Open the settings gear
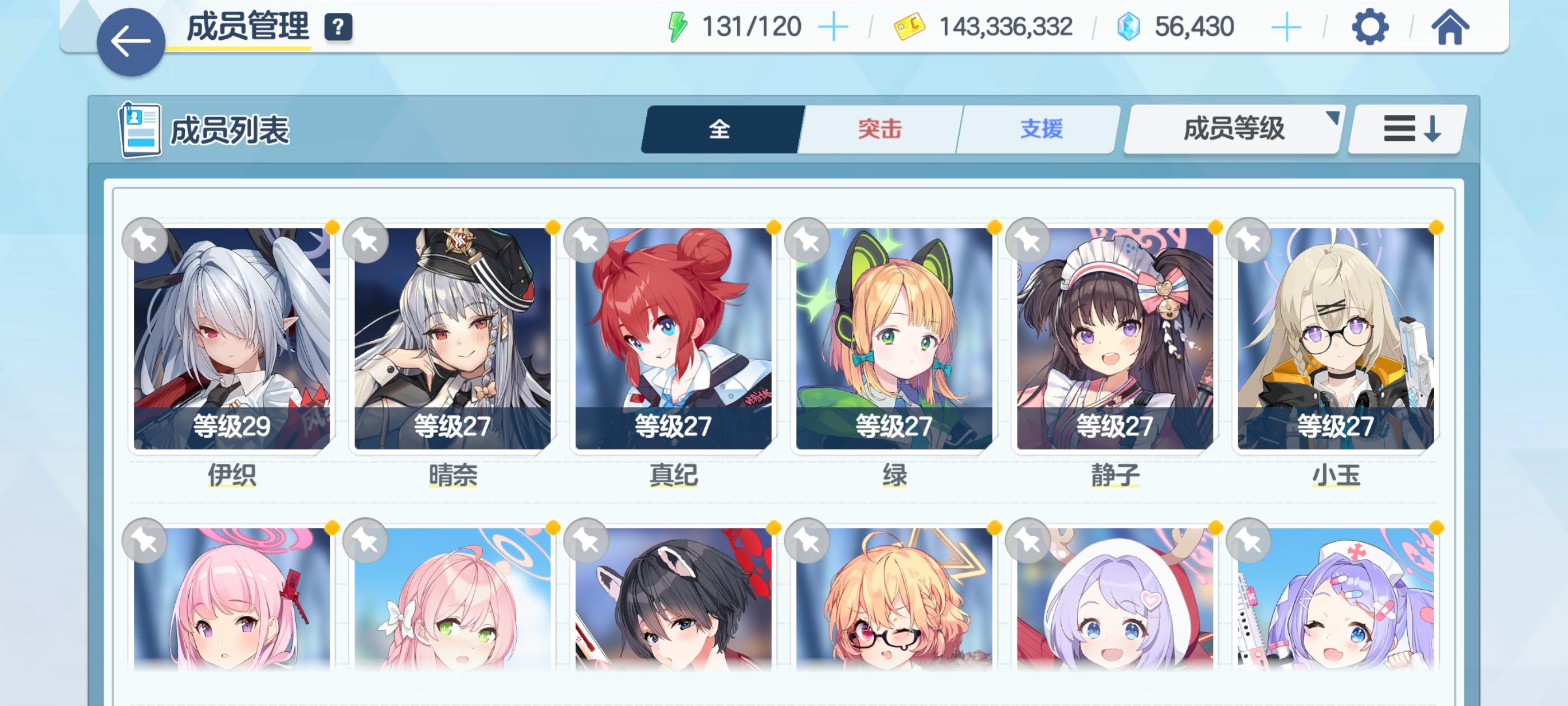The width and height of the screenshot is (1568, 706). [x=1370, y=26]
